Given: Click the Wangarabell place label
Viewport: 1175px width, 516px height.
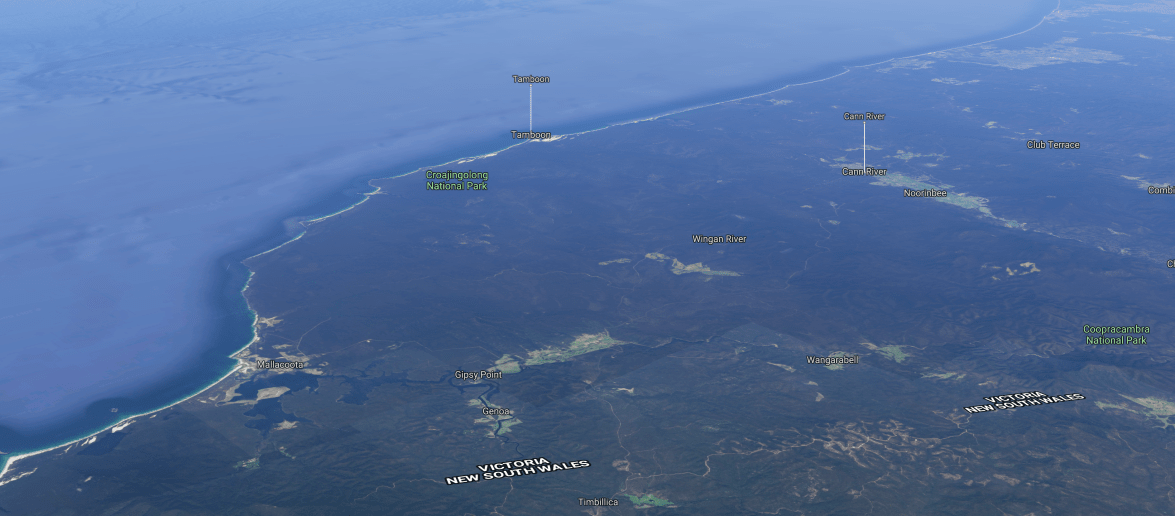Looking at the screenshot, I should click(x=832, y=360).
